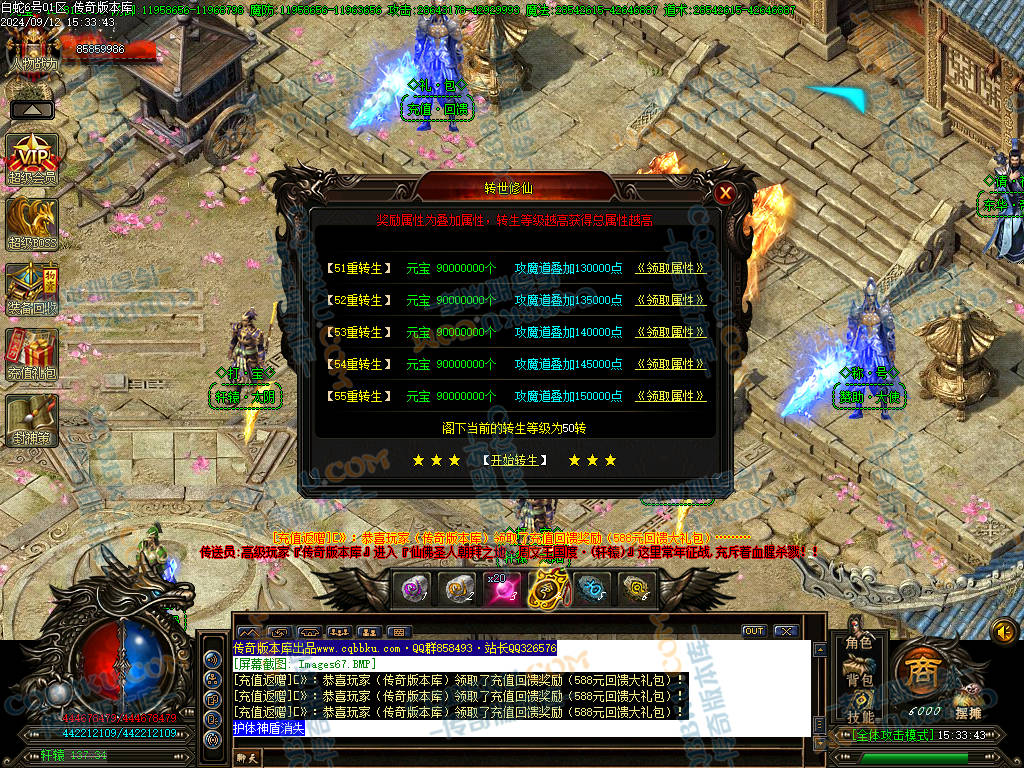Toggle the sound speaker icon
1024x768 pixels.
1002,631
